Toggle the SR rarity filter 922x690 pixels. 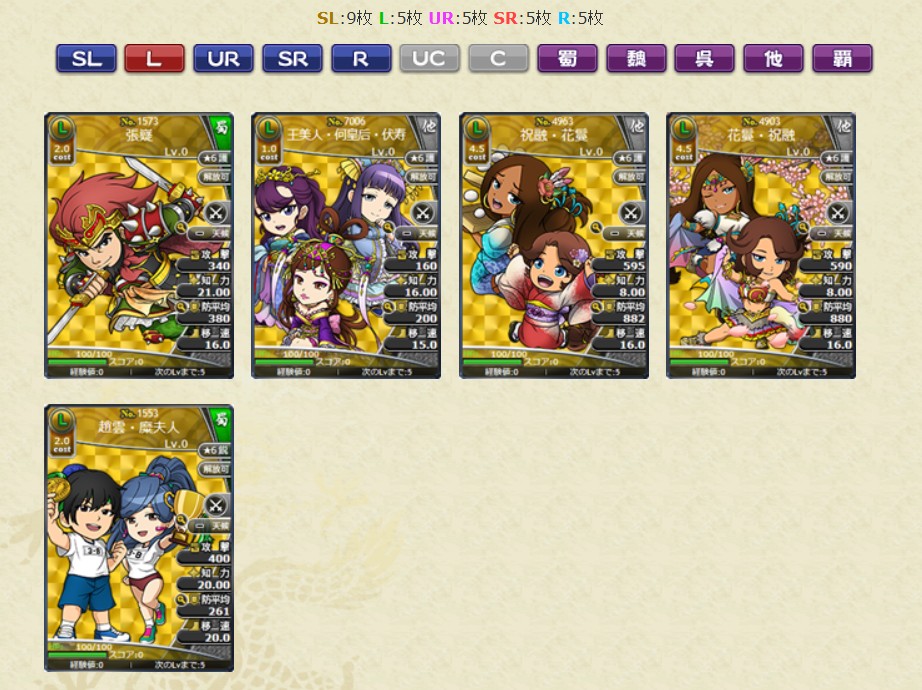click(292, 59)
